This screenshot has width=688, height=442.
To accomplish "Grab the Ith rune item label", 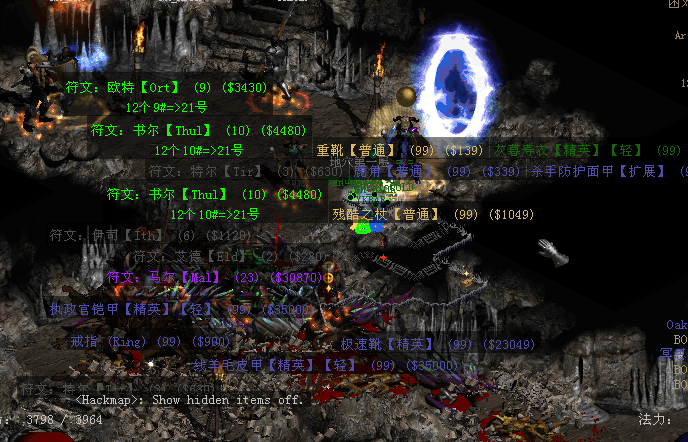I will click(150, 236).
